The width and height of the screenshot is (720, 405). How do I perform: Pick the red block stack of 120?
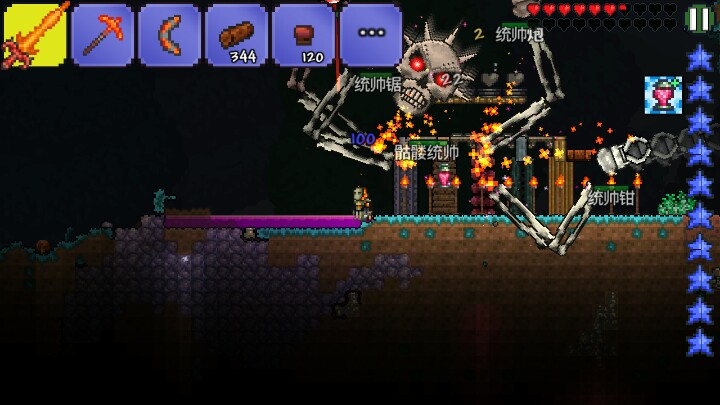303,35
